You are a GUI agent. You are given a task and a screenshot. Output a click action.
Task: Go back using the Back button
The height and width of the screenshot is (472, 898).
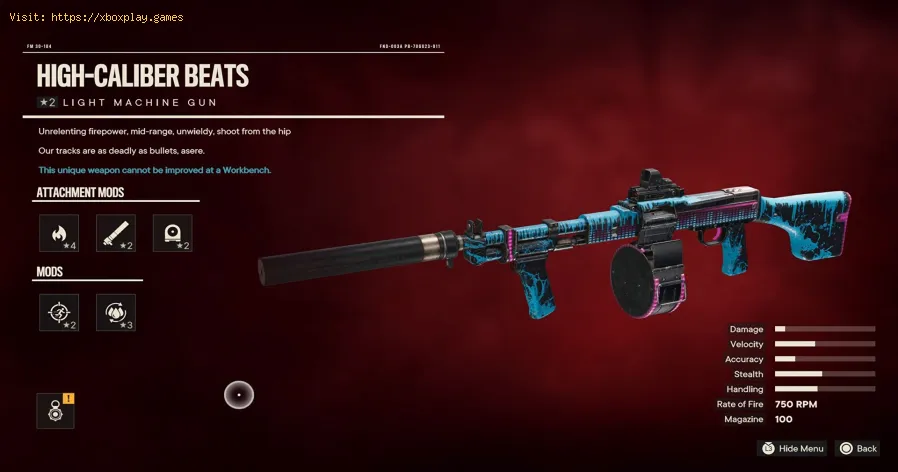858,449
